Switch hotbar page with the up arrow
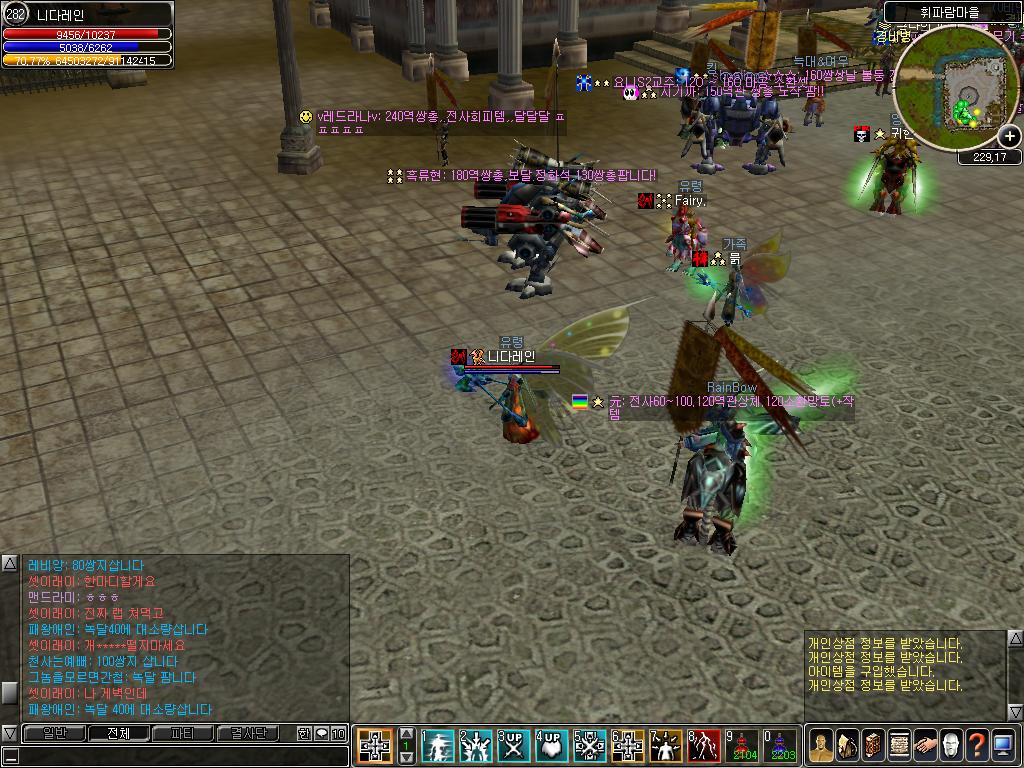The height and width of the screenshot is (768, 1024). click(x=406, y=733)
